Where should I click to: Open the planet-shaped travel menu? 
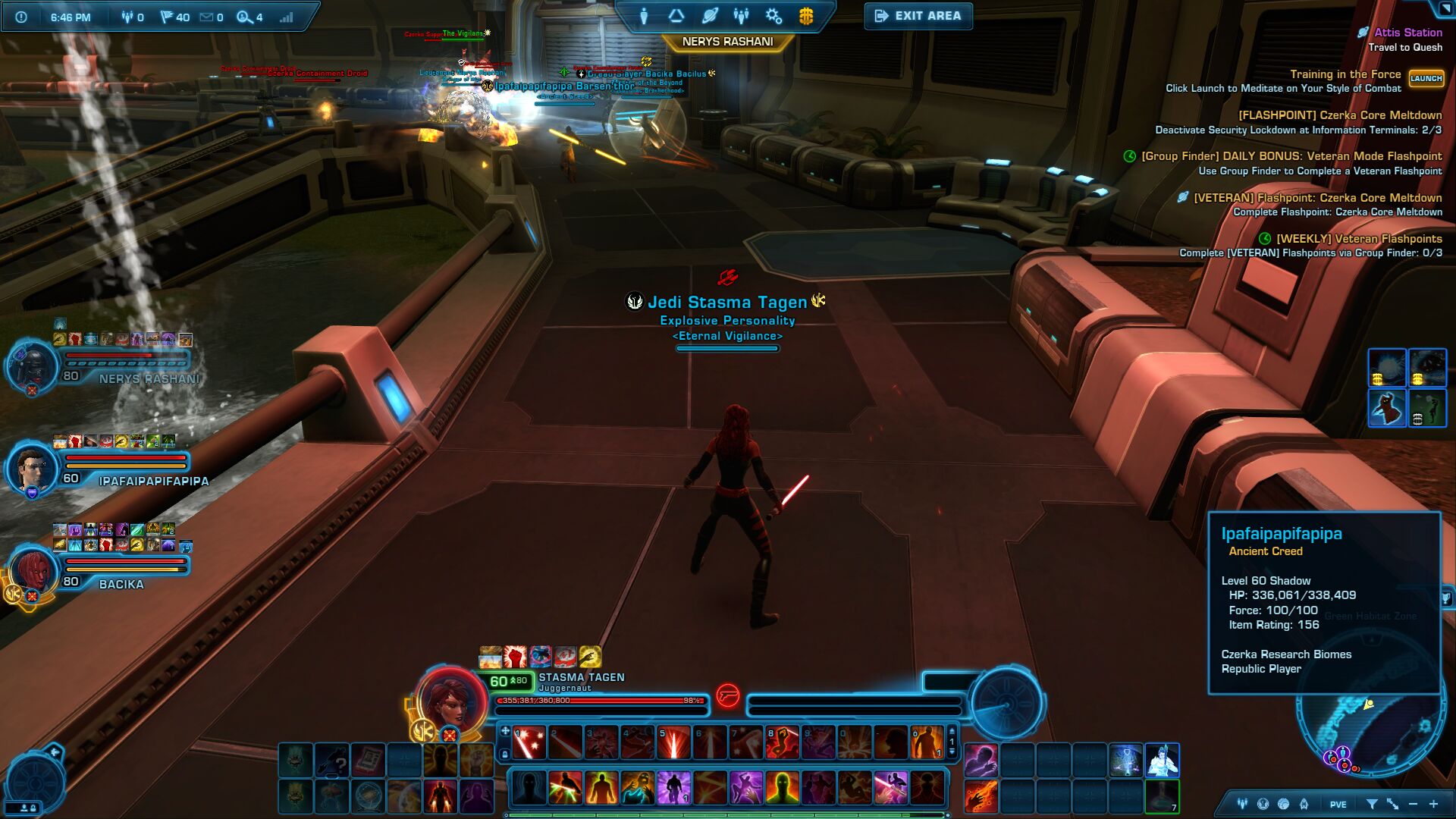(x=710, y=16)
